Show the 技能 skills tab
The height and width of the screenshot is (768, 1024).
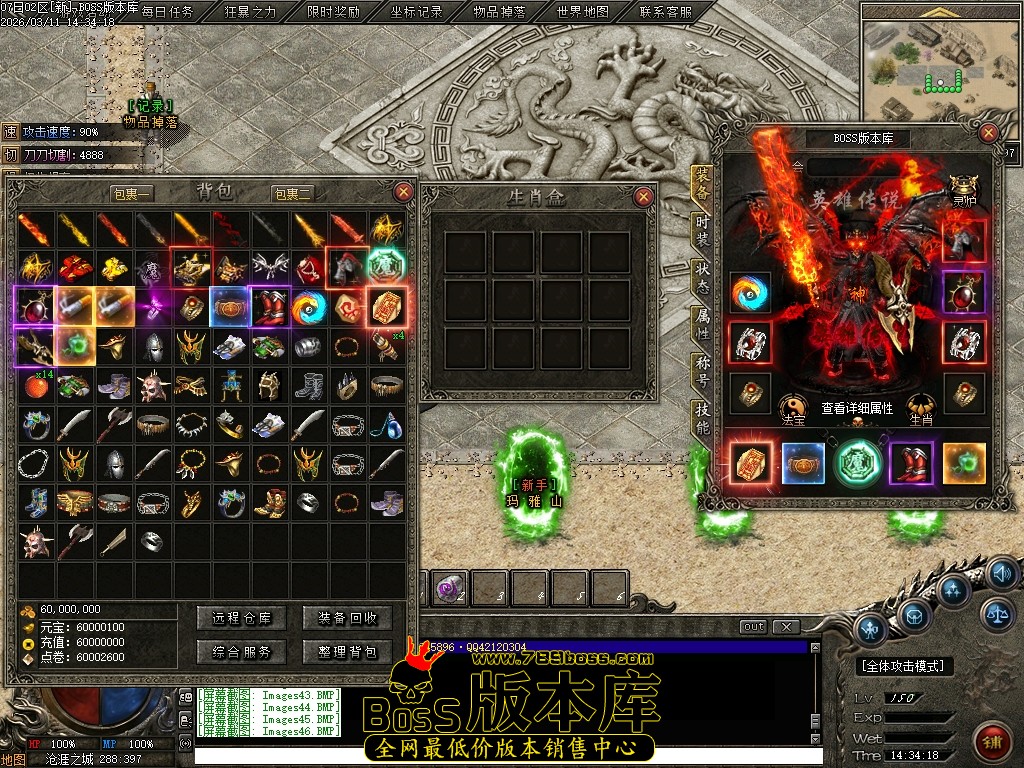pos(702,417)
